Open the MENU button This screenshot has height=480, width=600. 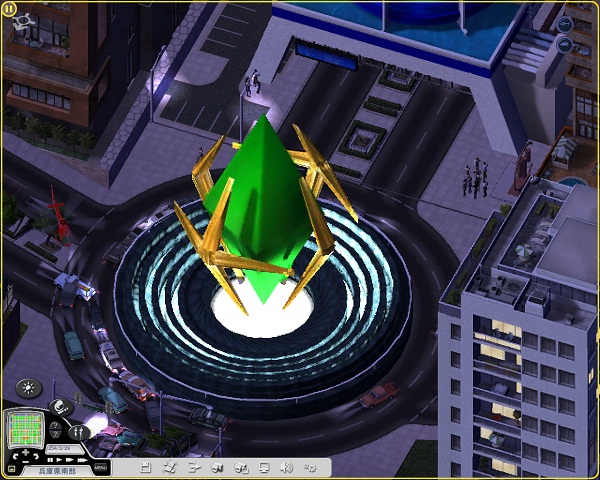[x=100, y=467]
